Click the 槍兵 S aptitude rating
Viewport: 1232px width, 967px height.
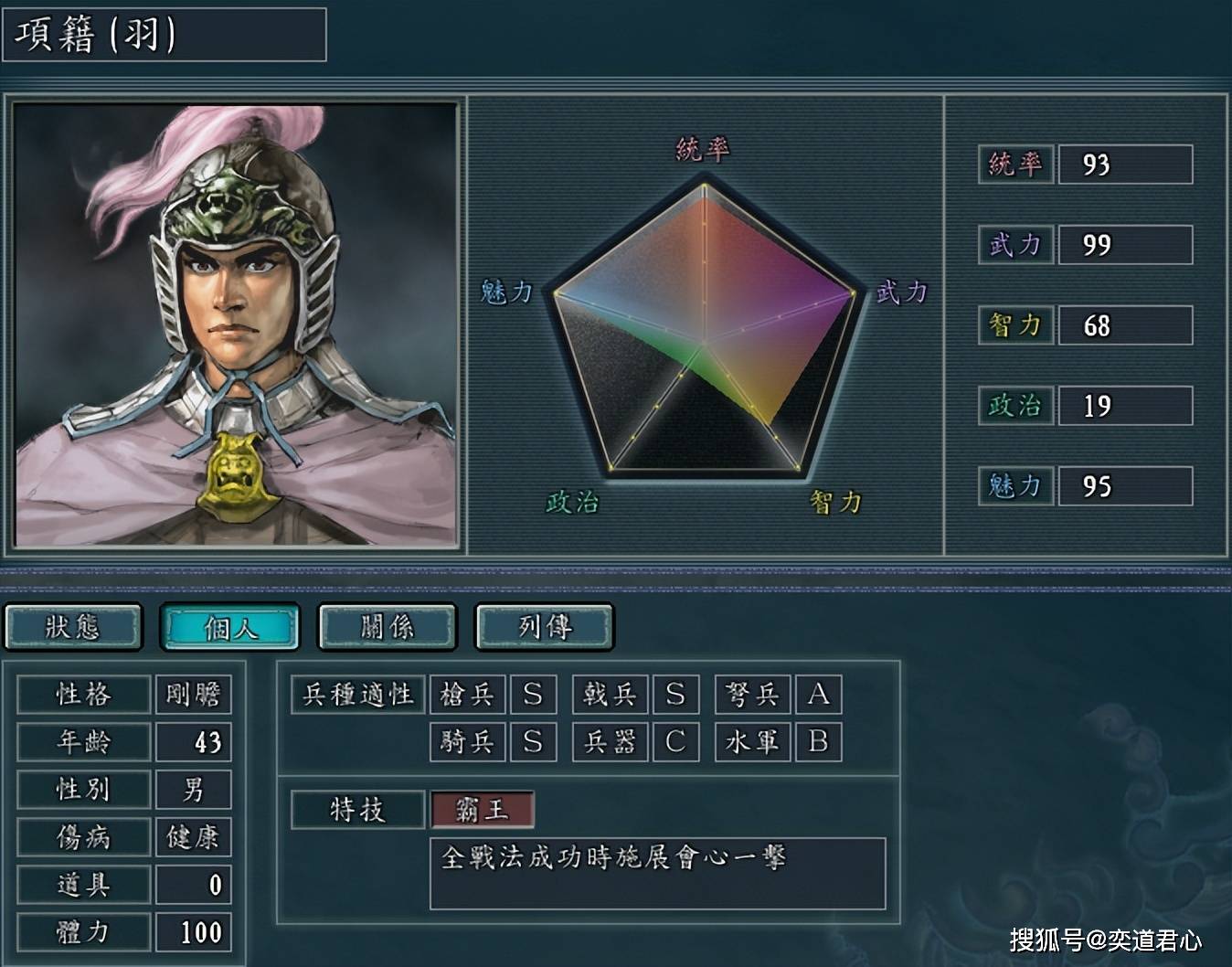tap(534, 695)
